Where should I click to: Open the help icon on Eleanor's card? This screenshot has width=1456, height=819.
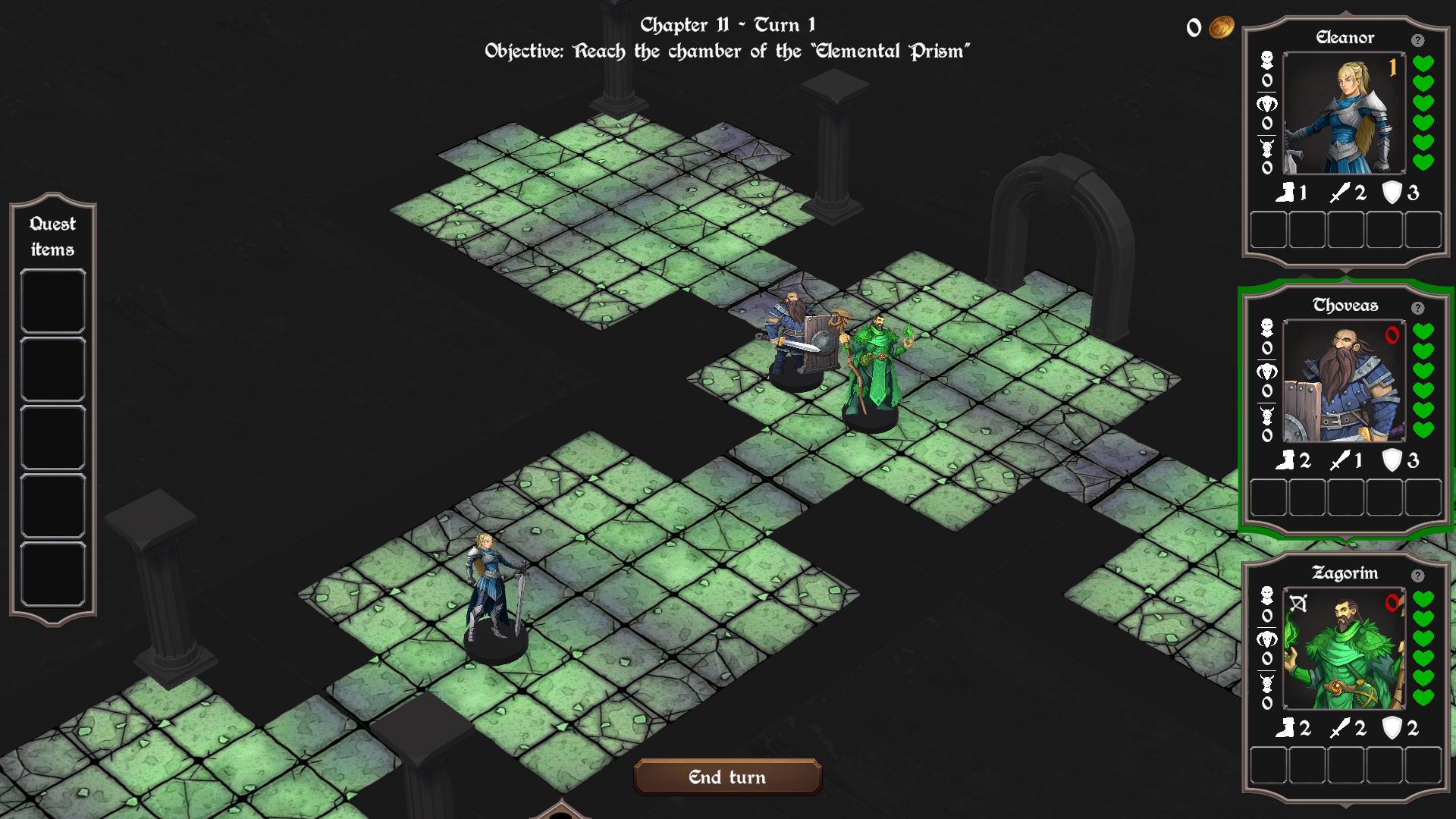coord(1417,40)
